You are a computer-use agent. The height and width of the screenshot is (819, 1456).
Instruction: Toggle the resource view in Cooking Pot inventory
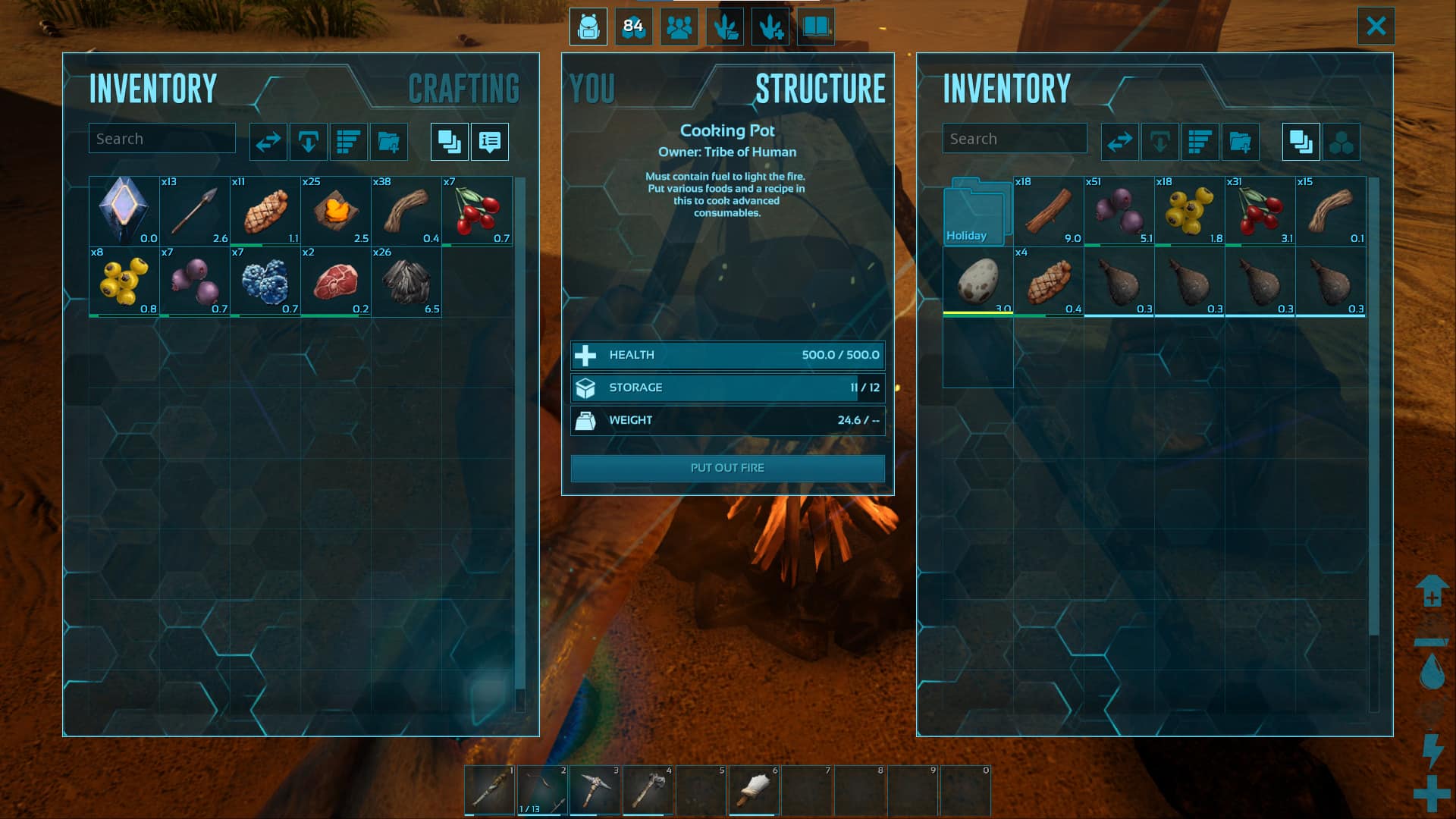(1342, 142)
